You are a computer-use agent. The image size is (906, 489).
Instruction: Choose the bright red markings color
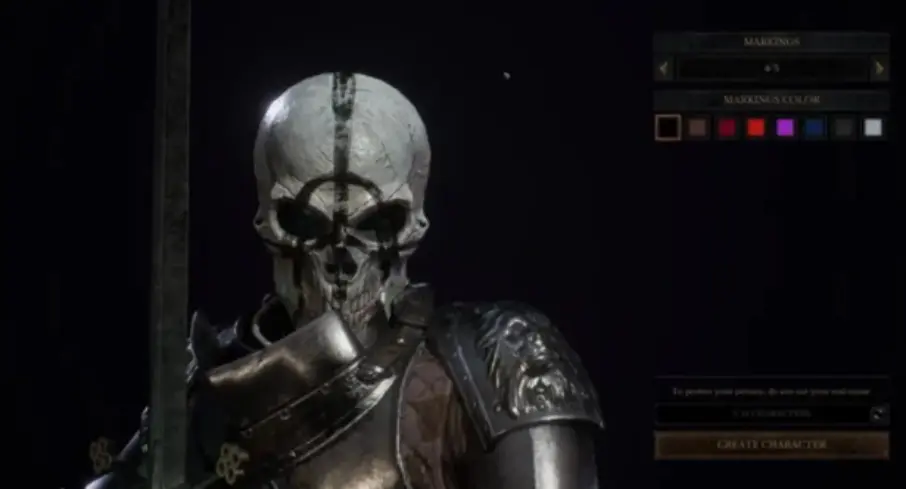tap(756, 127)
